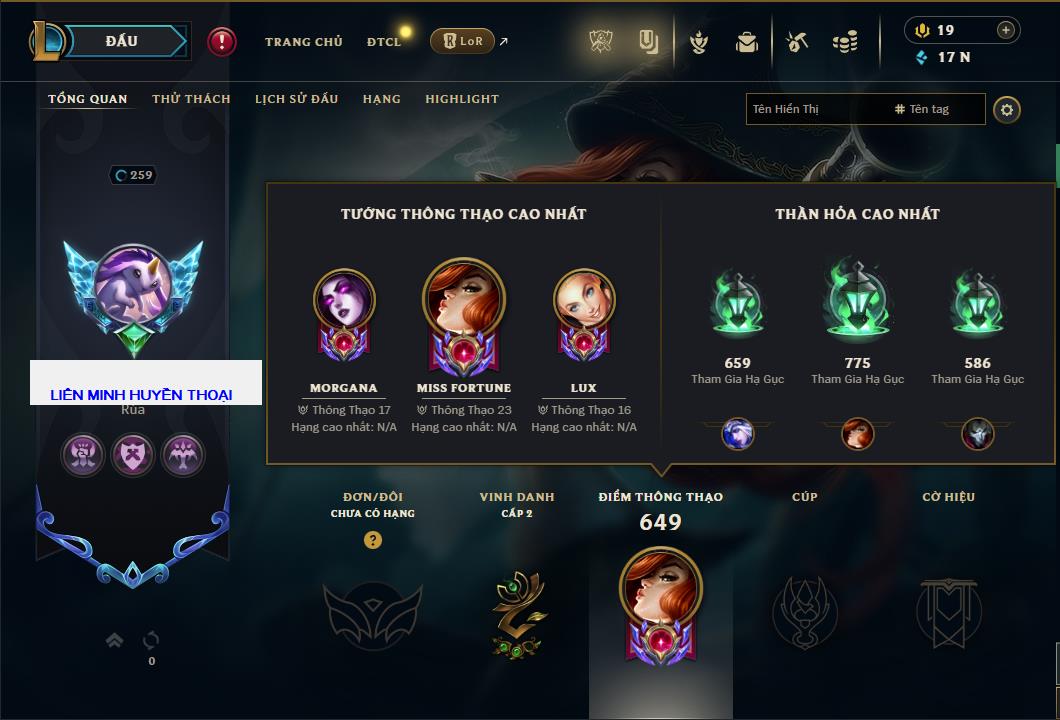Open the VINH DANH honor emblem
The image size is (1060, 720).
click(517, 613)
